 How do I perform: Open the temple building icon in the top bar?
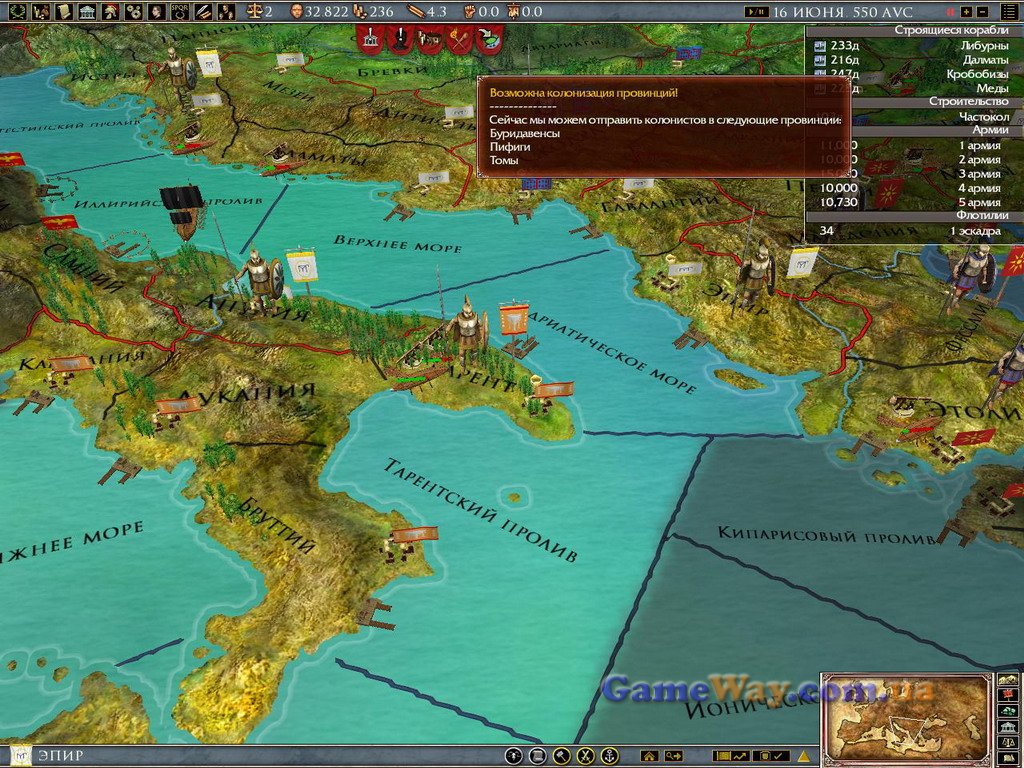click(86, 12)
